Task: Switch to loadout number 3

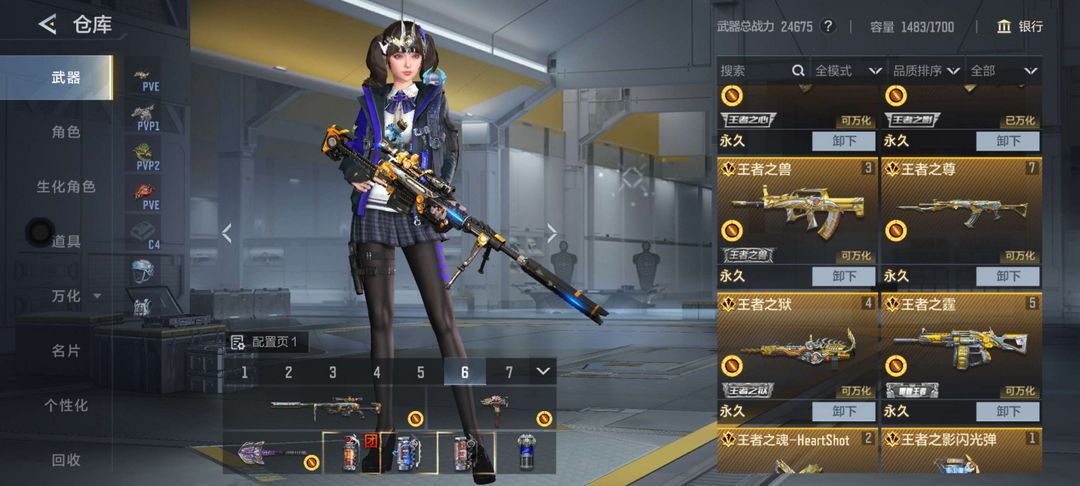Action: tap(333, 372)
